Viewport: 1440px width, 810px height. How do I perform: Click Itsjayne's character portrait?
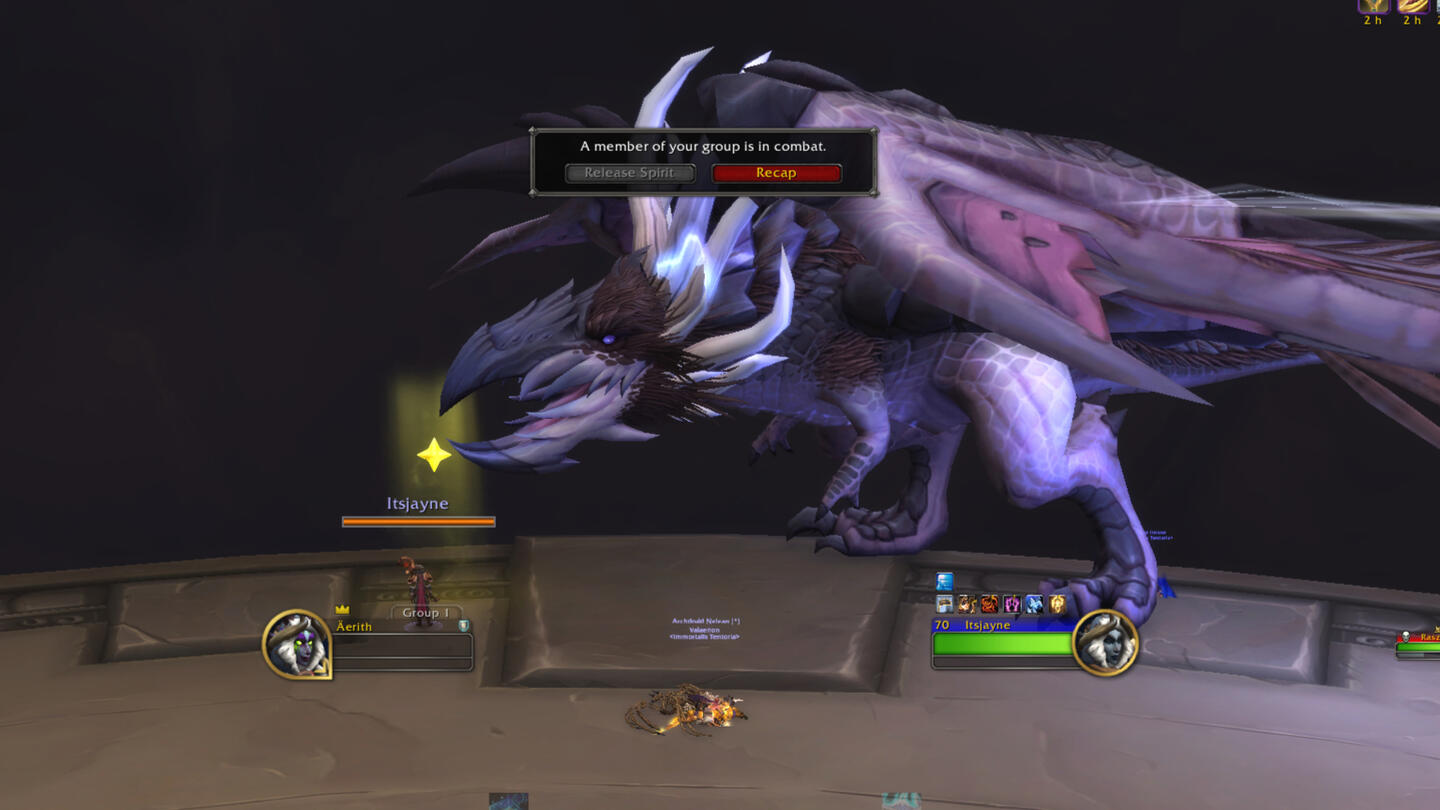click(1105, 645)
